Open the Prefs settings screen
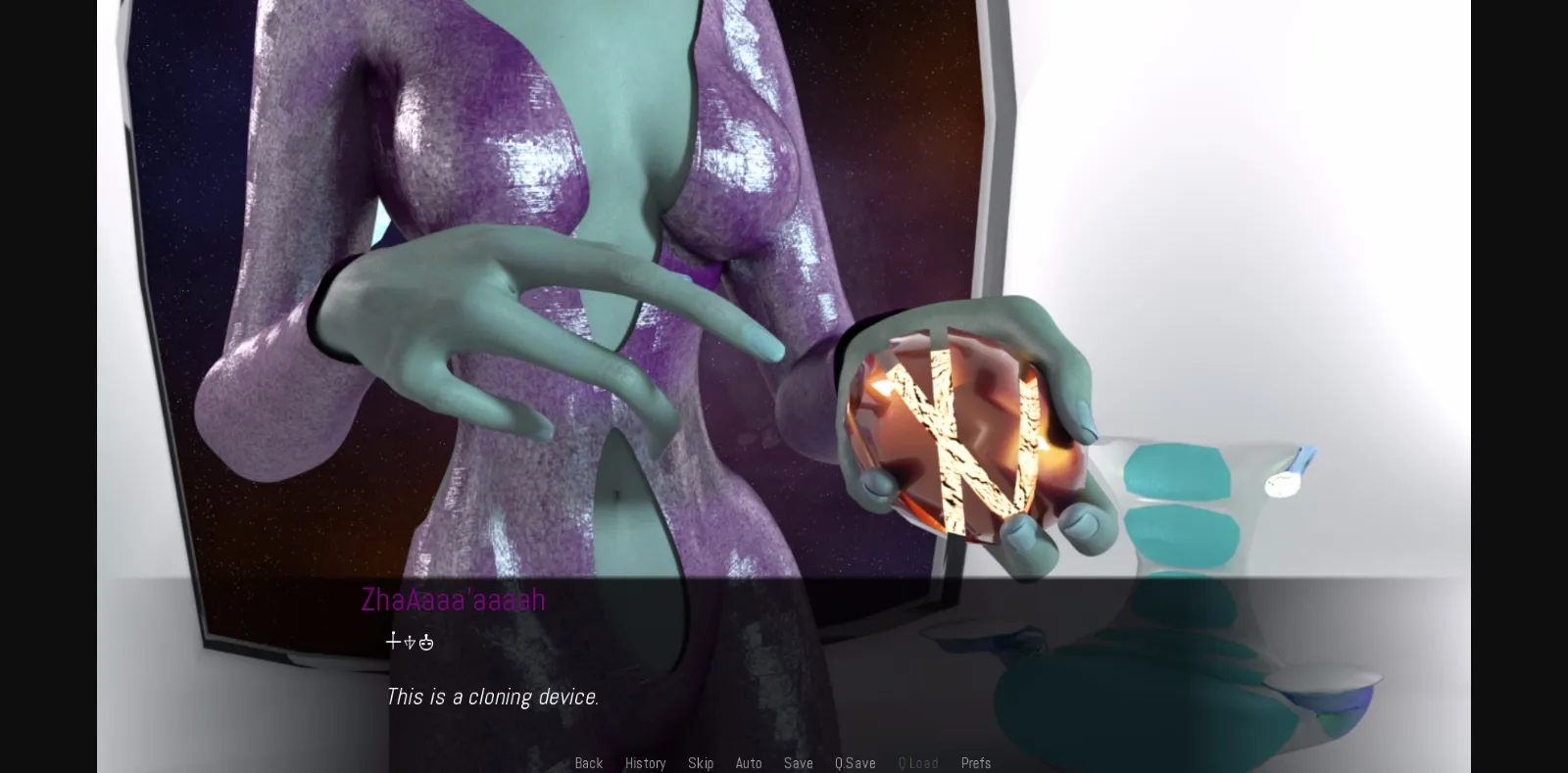1568x773 pixels. [975, 762]
